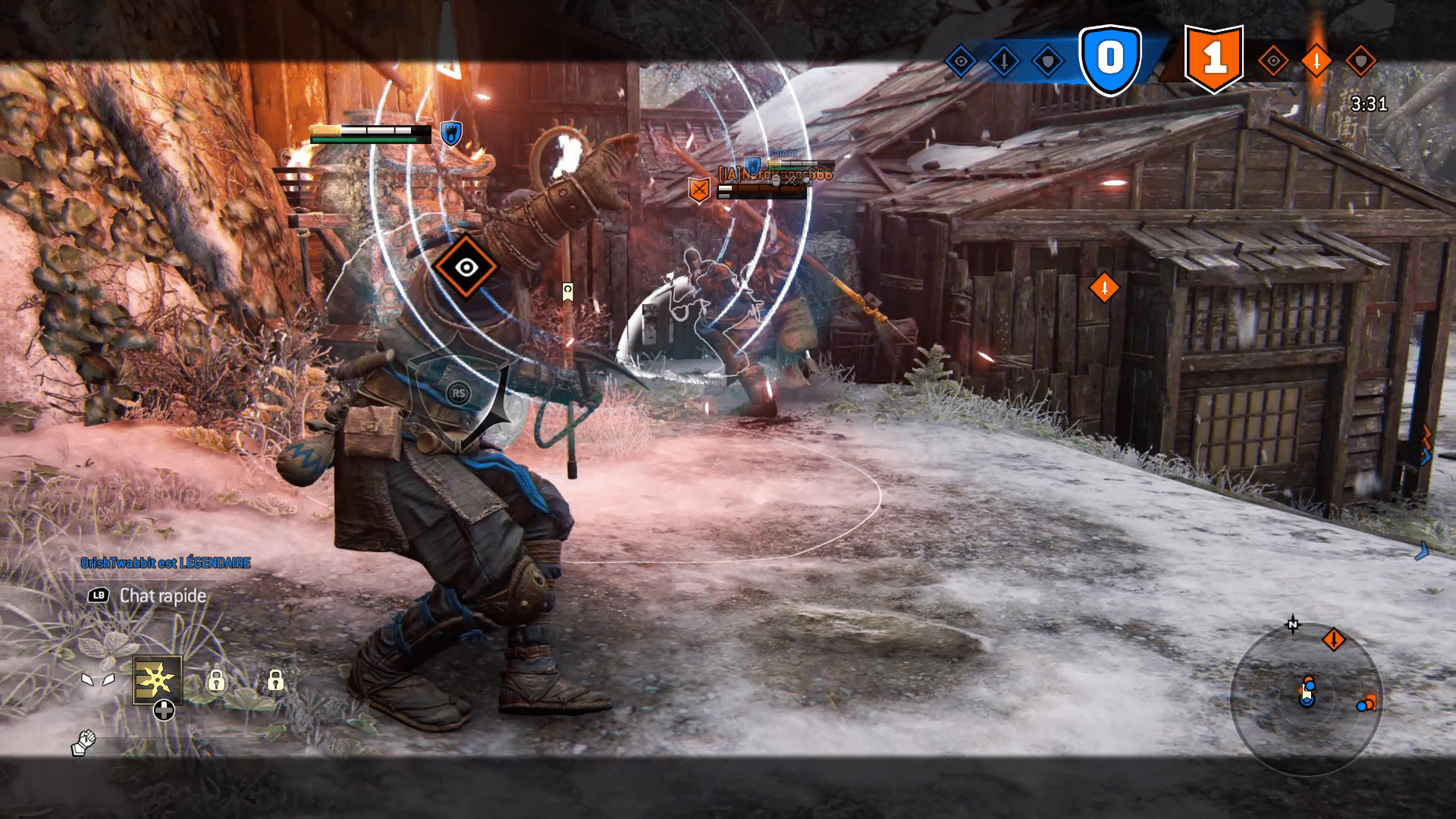Screen dimensions: 1456x819
Task: Click the blue shield icon in the score bar
Action: click(x=1048, y=61)
